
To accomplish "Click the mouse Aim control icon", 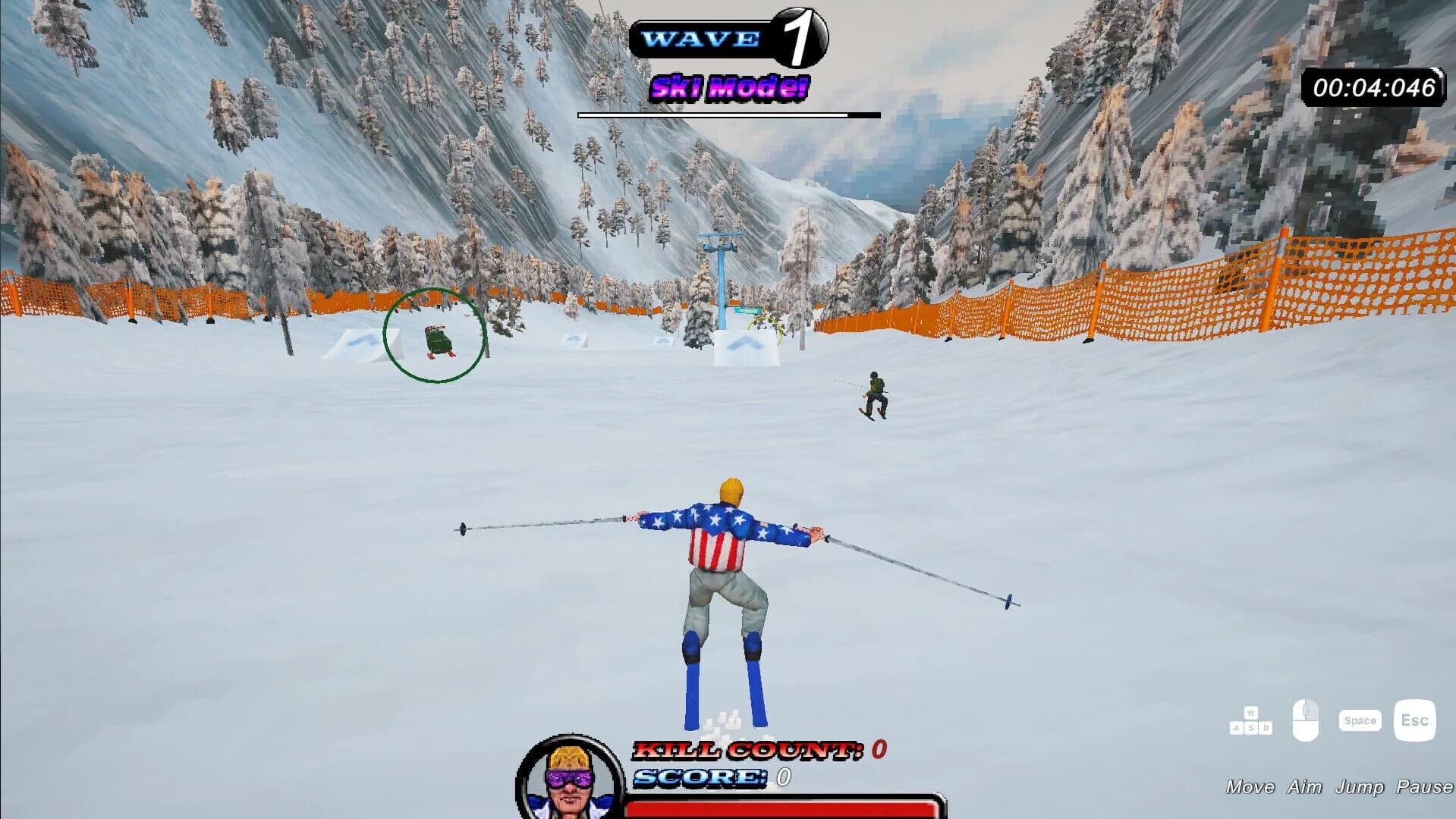I will pos(1306,720).
